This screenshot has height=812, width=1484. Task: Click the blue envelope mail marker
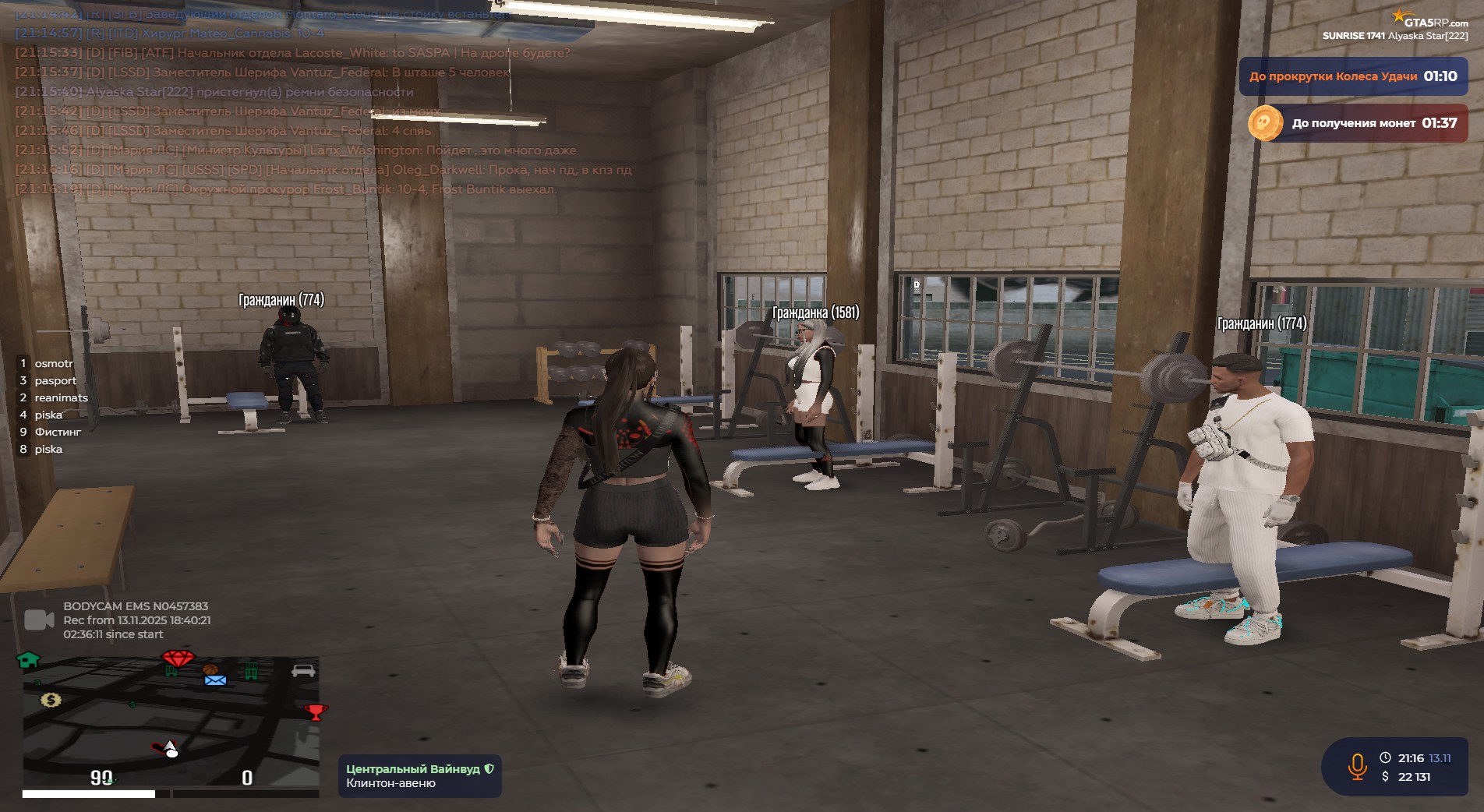(215, 680)
